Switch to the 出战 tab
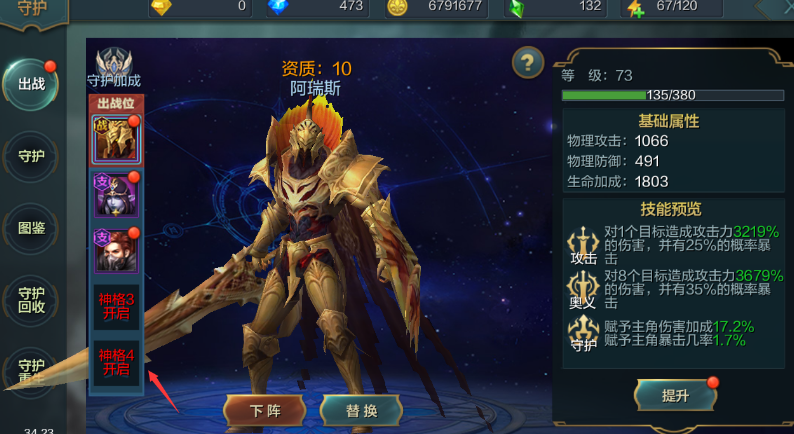The image size is (794, 434). coord(31,84)
